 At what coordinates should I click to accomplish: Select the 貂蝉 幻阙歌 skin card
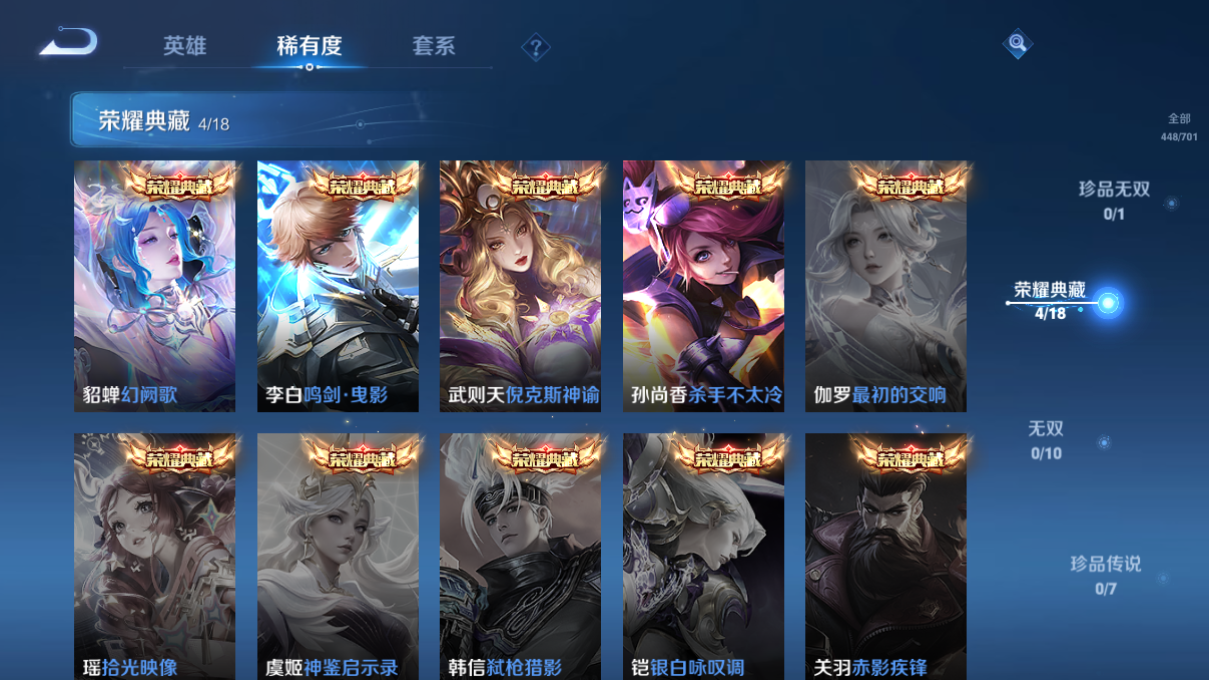click(x=155, y=286)
